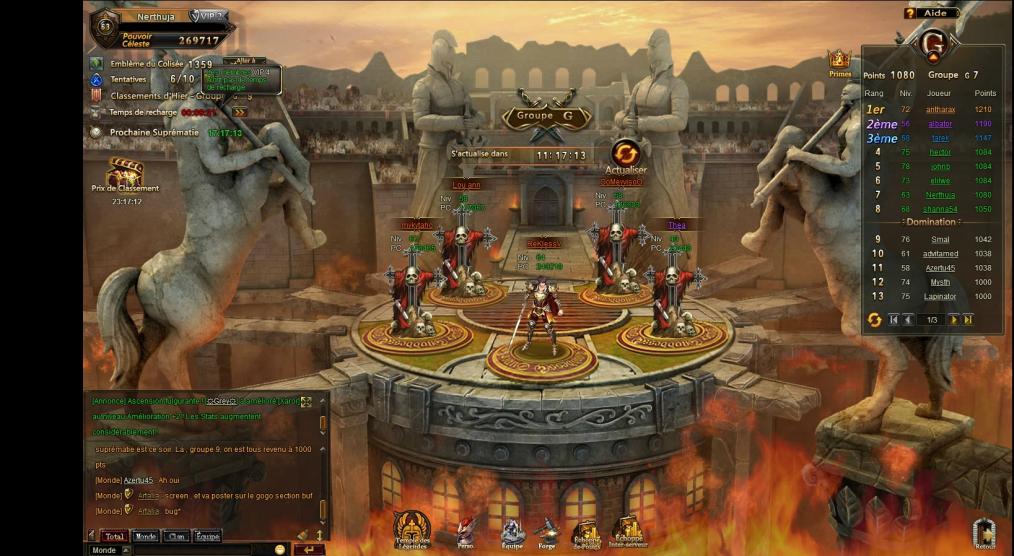
Task: Switch chat to the Clan tab
Action: [176, 537]
